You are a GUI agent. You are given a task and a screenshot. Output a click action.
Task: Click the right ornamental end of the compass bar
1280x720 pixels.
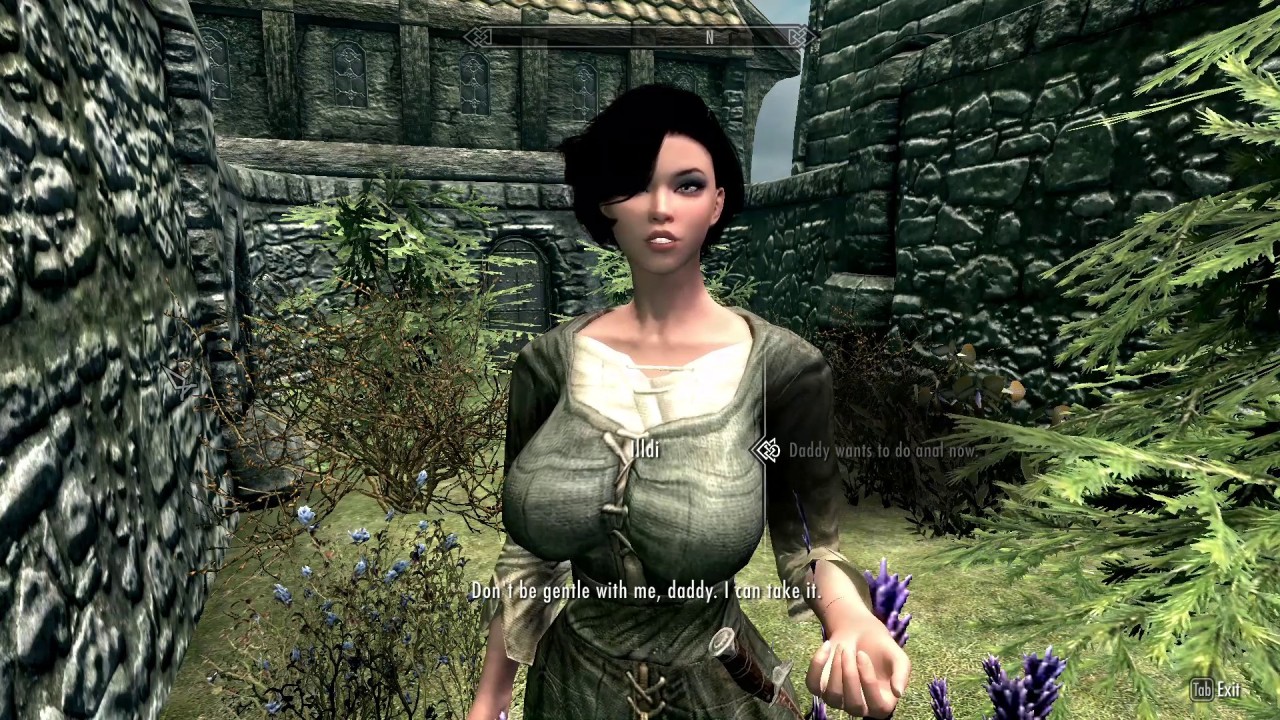pos(798,37)
